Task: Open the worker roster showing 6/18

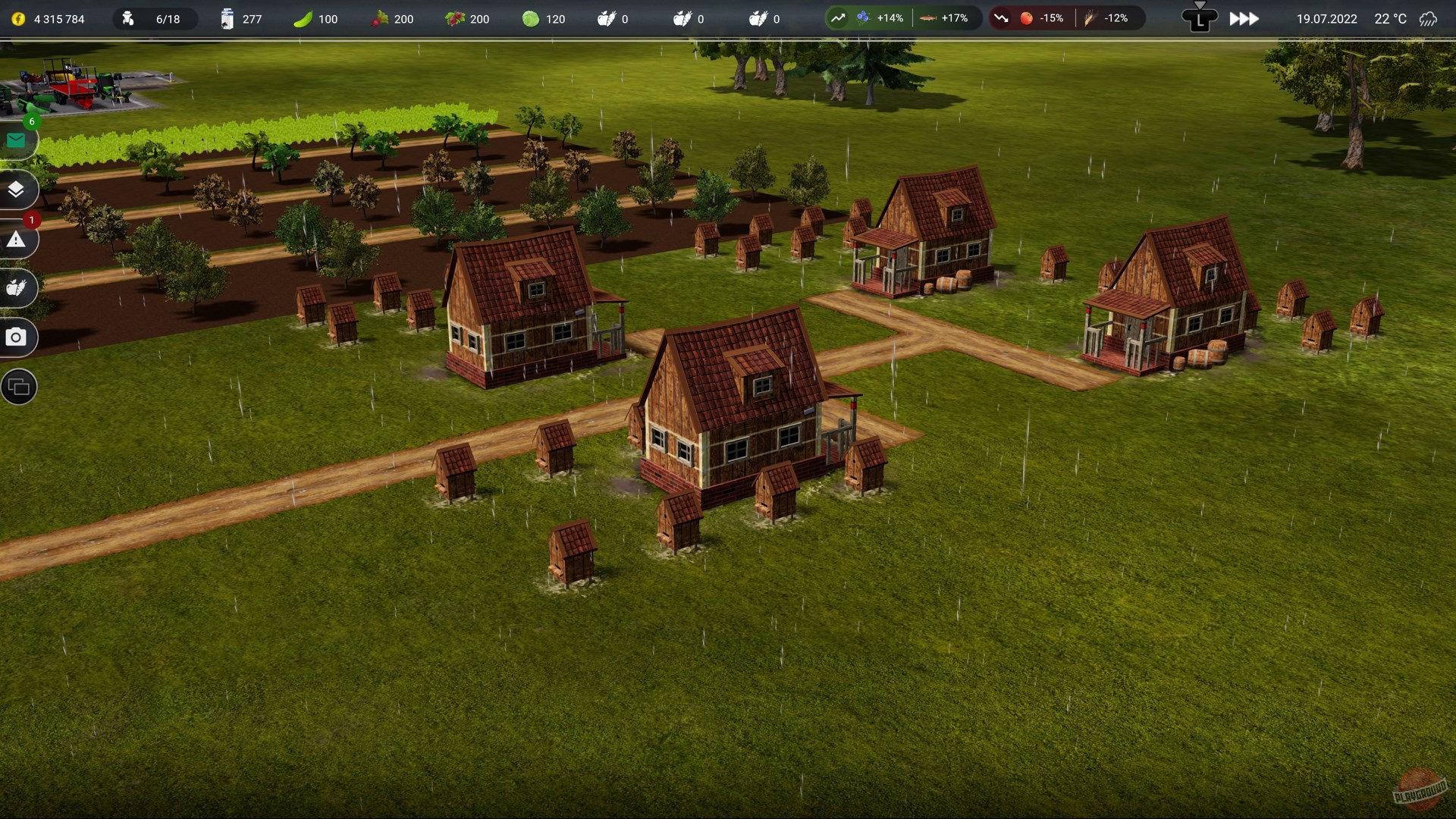Action: tap(153, 19)
